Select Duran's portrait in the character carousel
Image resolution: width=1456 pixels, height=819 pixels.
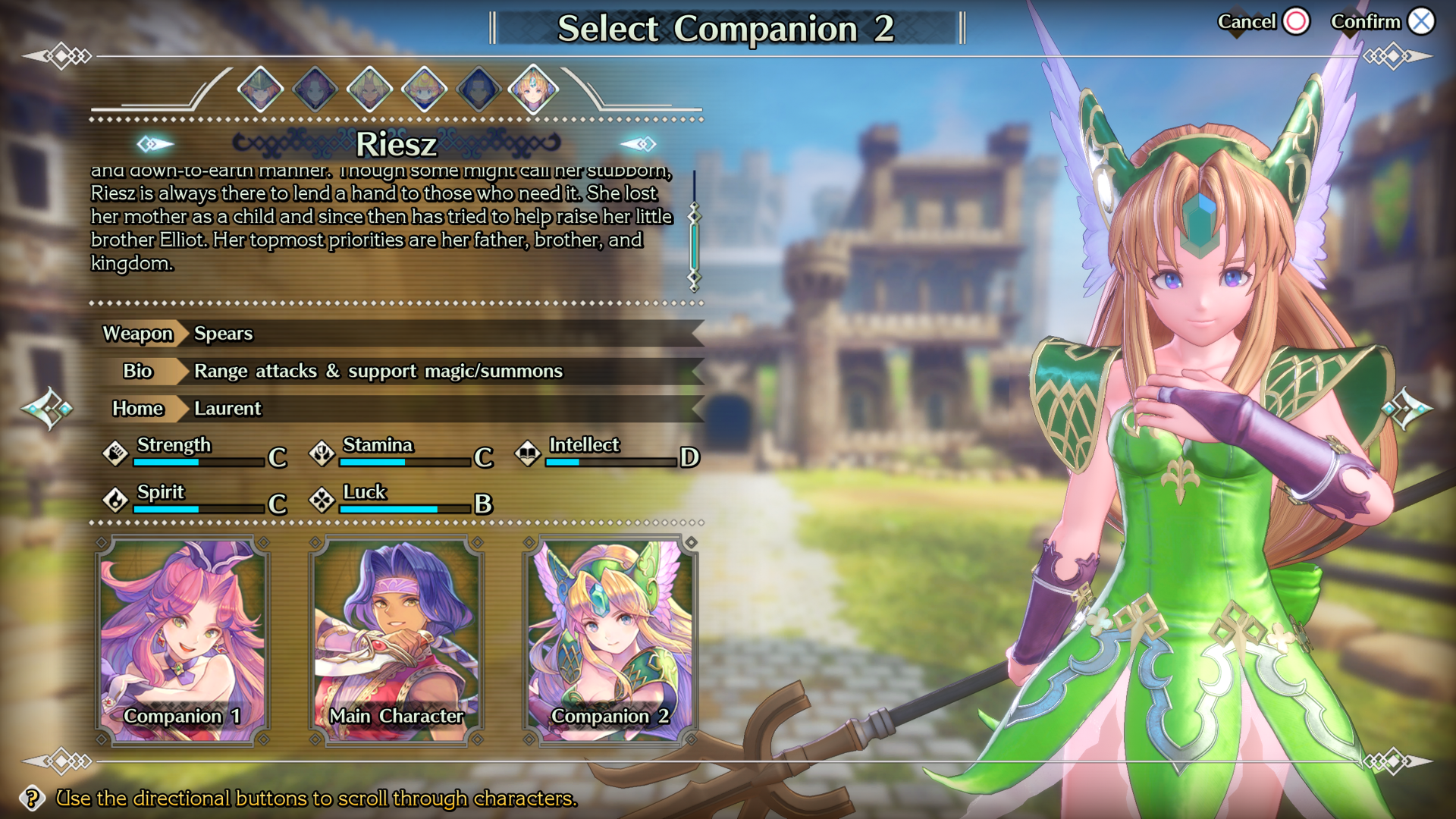click(259, 89)
